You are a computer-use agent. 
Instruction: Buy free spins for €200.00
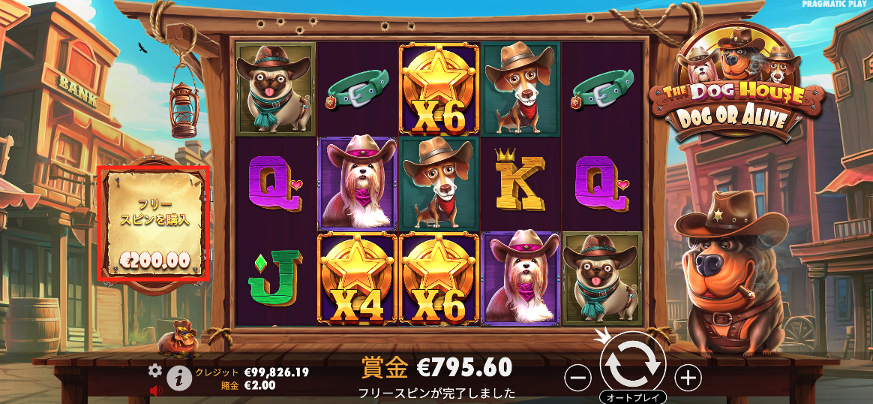pyautogui.click(x=154, y=222)
